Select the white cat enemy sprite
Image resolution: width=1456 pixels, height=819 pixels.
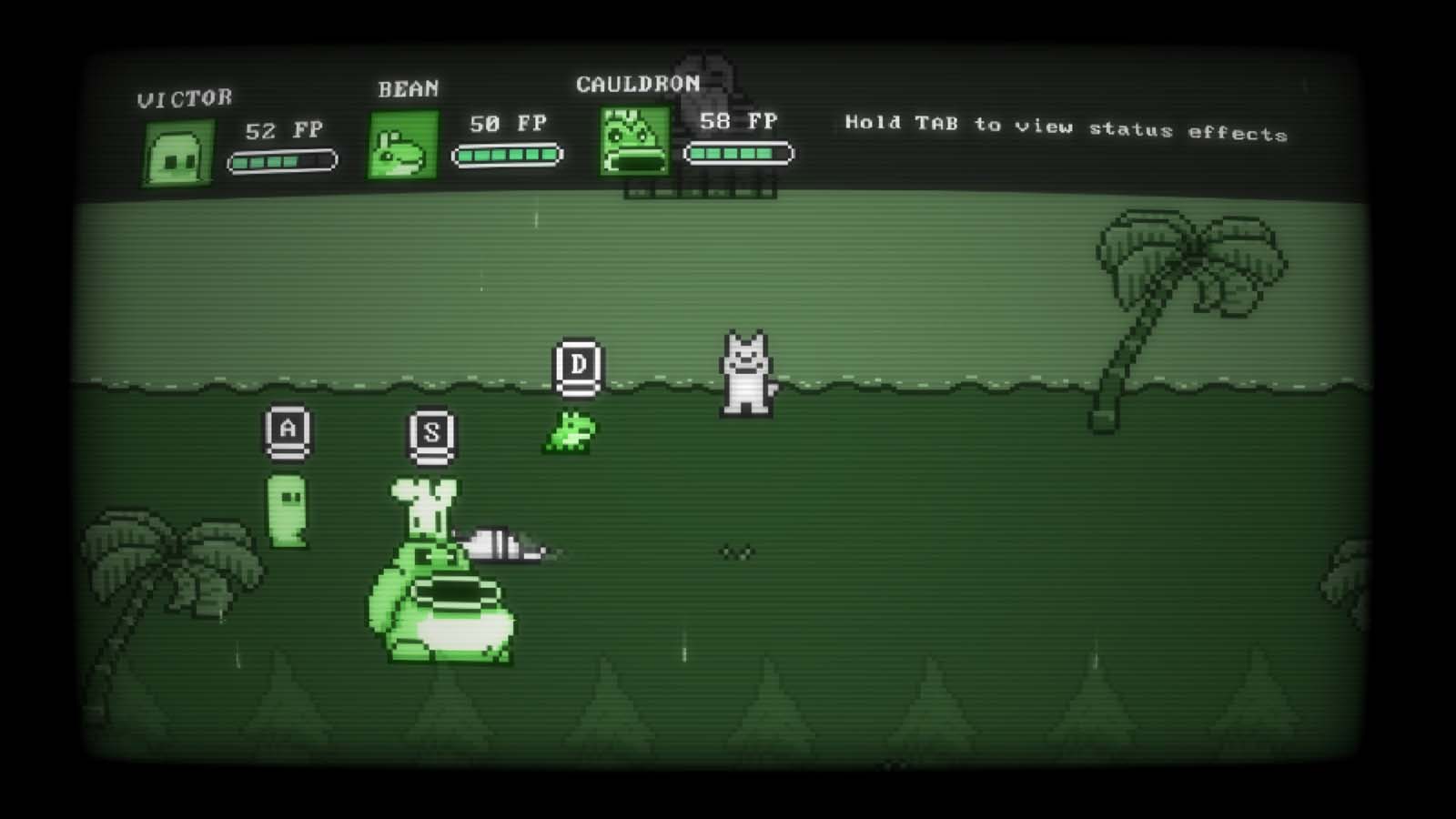point(743,372)
